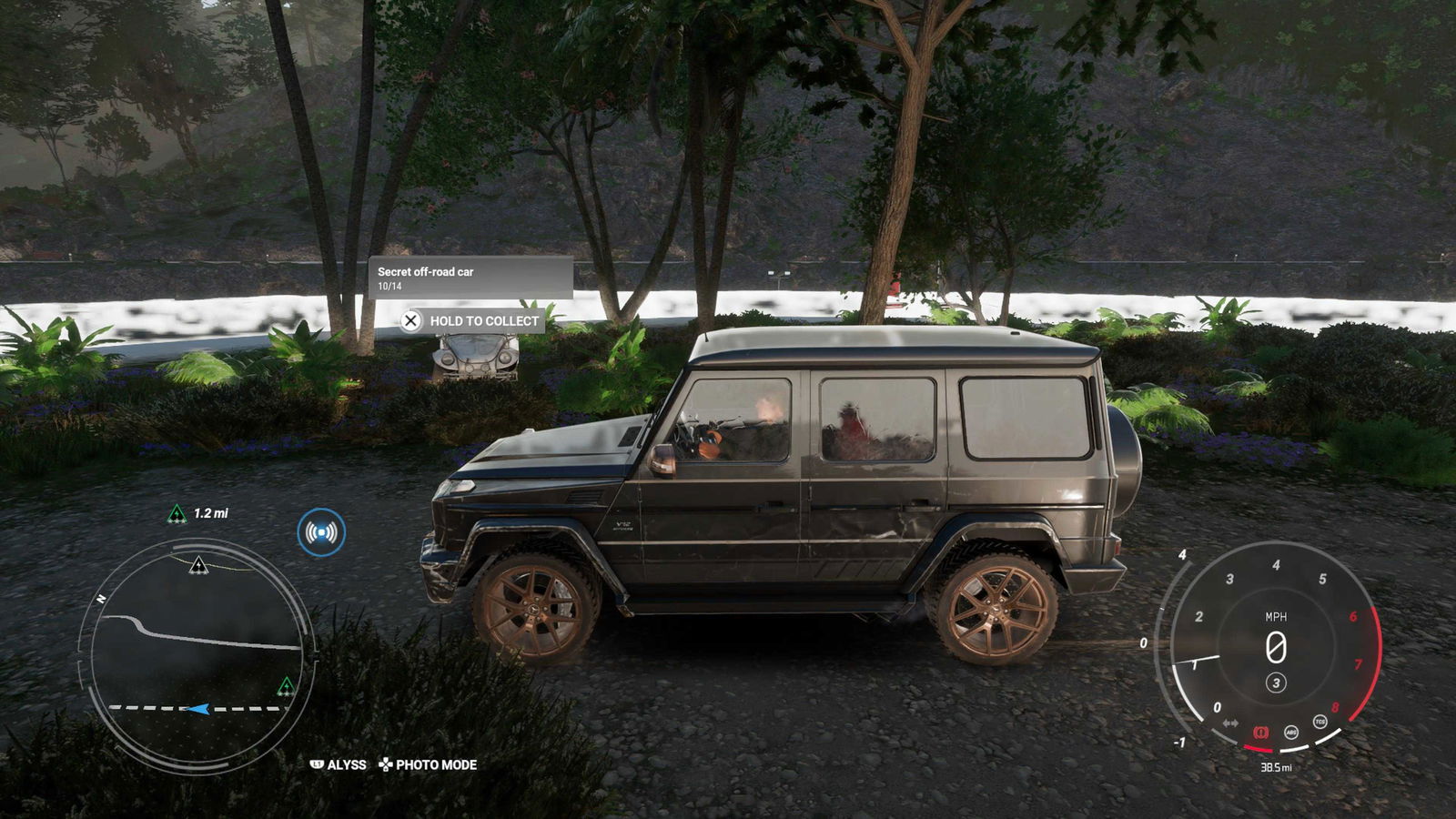Open the circular minimap
This screenshot has height=819, width=1456.
[197, 652]
